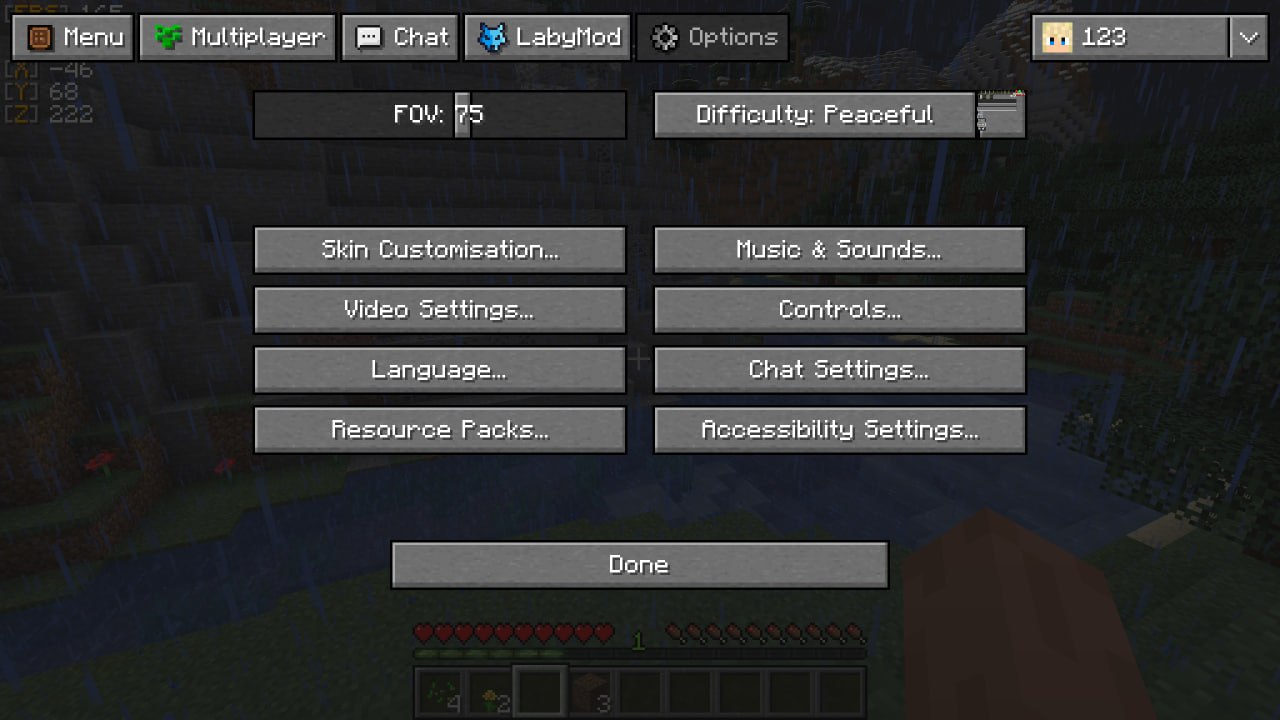Select the Options tab

click(x=712, y=38)
